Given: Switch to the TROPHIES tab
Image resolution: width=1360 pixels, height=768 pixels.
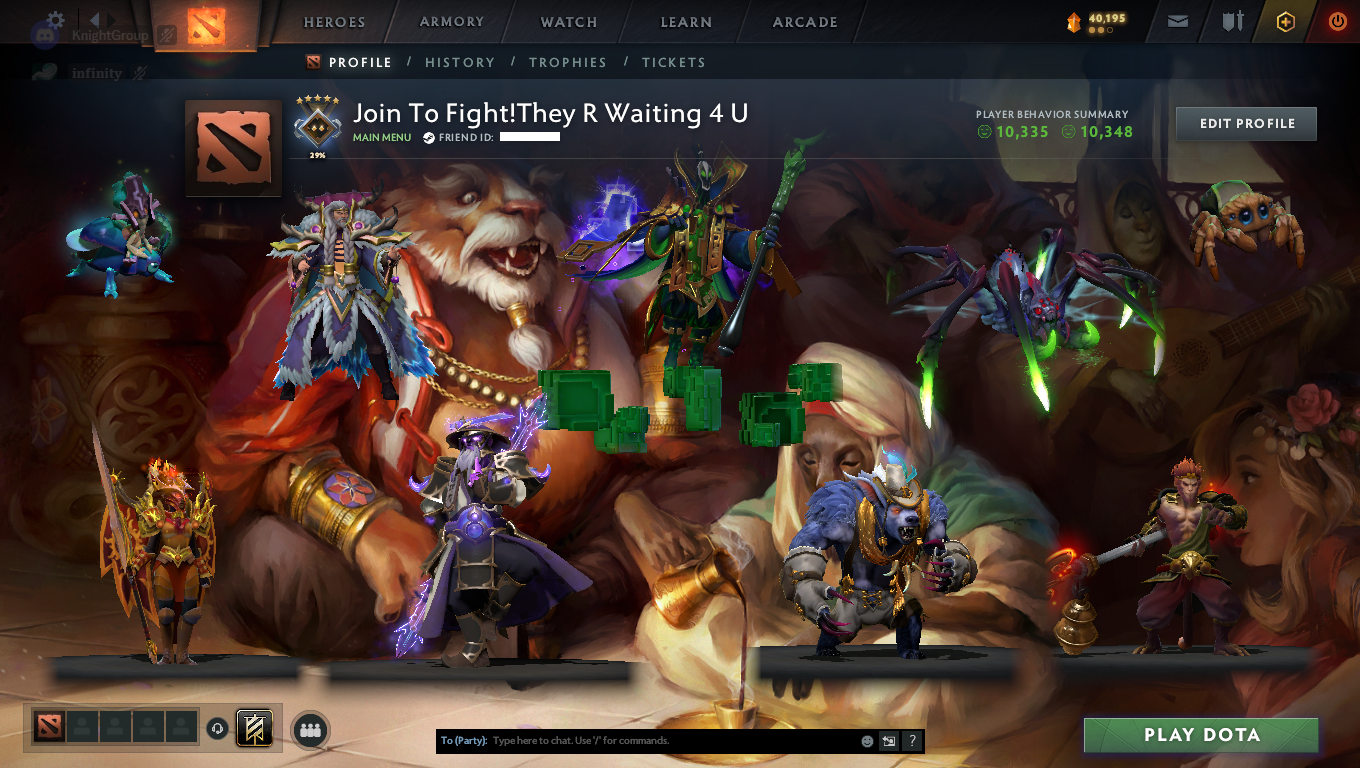Looking at the screenshot, I should [568, 62].
